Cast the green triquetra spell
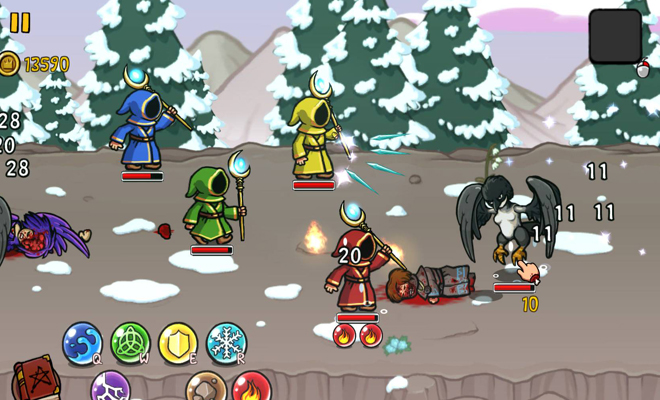This screenshot has width=660, height=400. pos(130,343)
